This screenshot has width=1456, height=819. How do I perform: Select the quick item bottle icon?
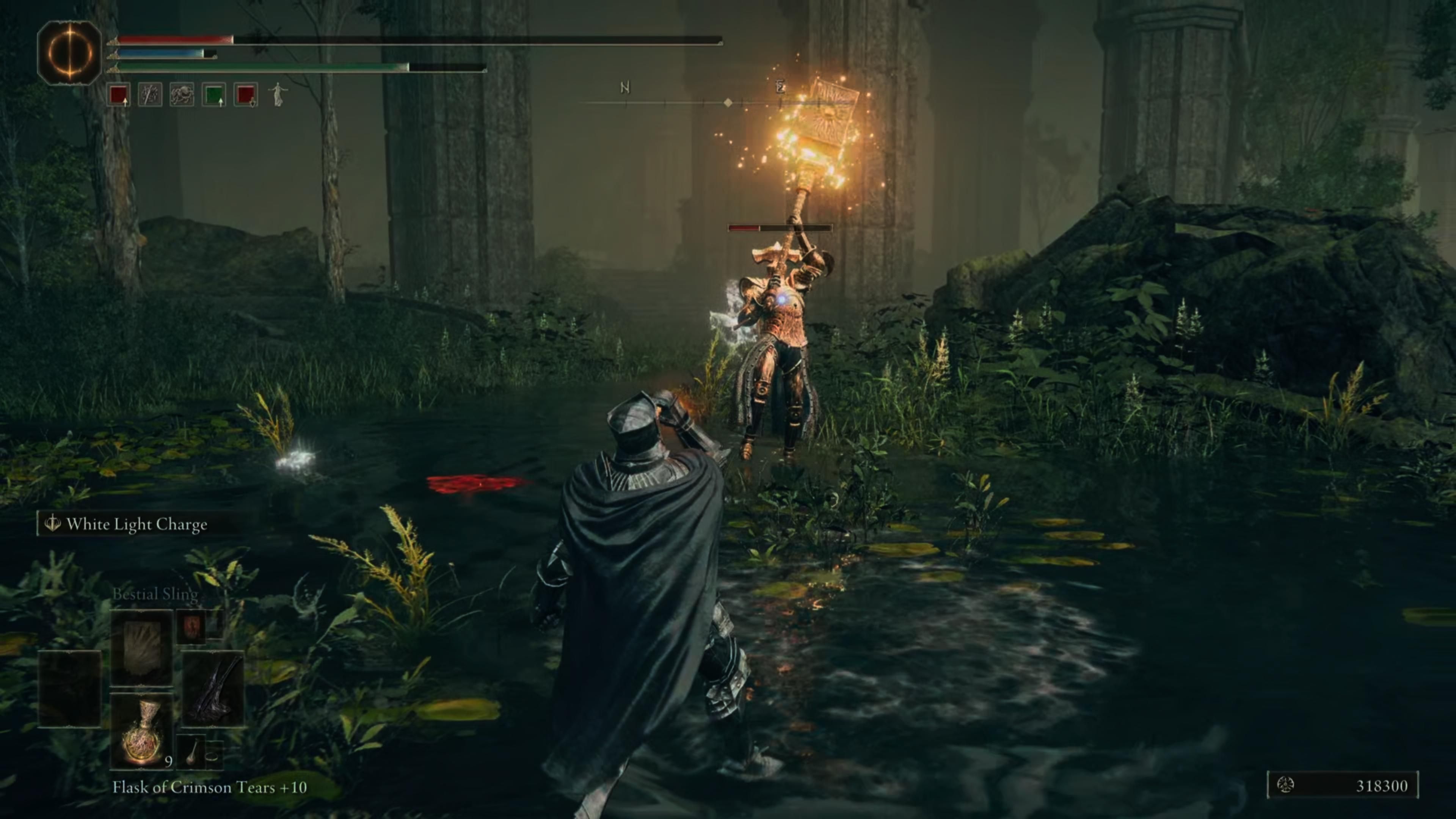[x=191, y=752]
